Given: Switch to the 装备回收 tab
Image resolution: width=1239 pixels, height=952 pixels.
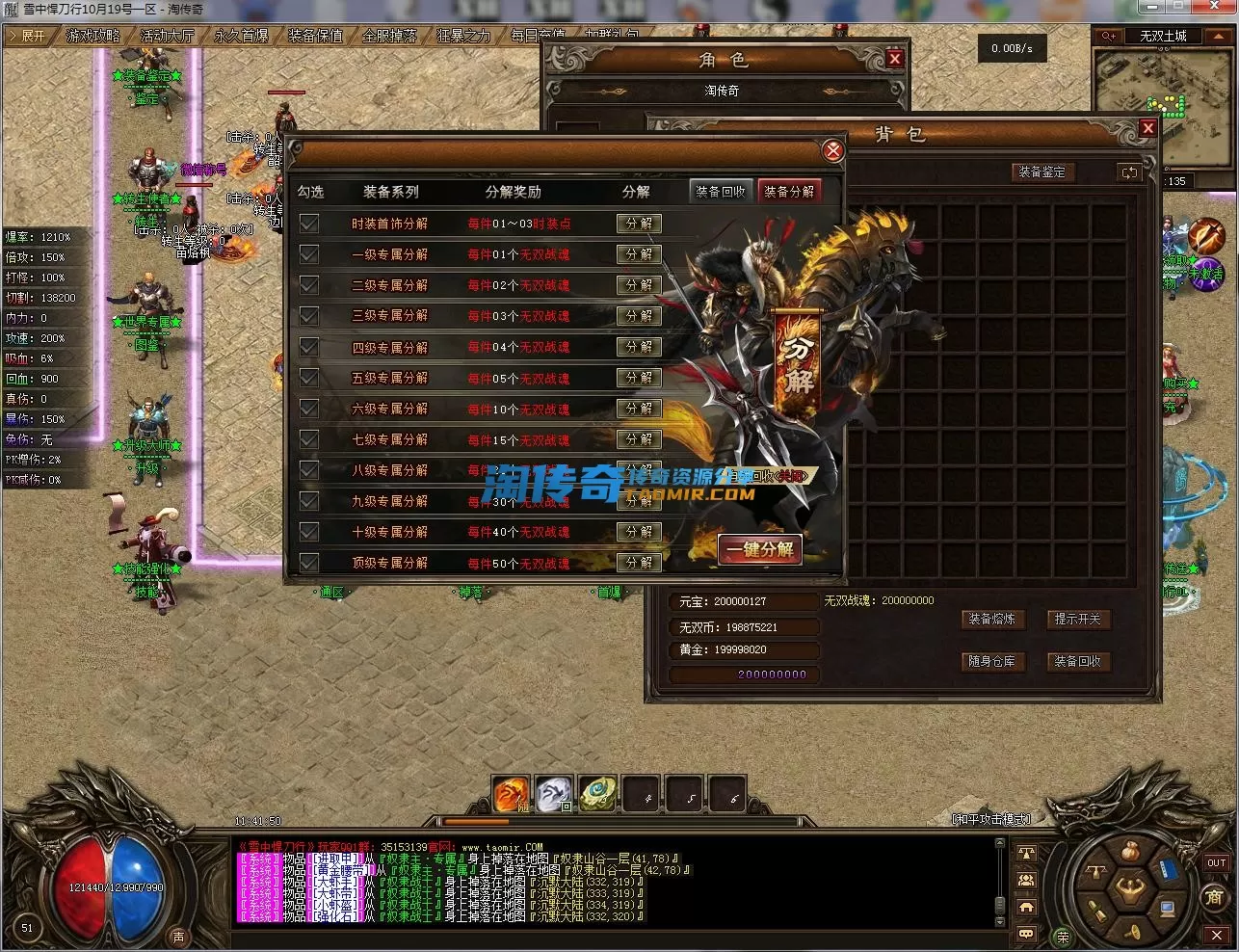Looking at the screenshot, I should [x=721, y=191].
